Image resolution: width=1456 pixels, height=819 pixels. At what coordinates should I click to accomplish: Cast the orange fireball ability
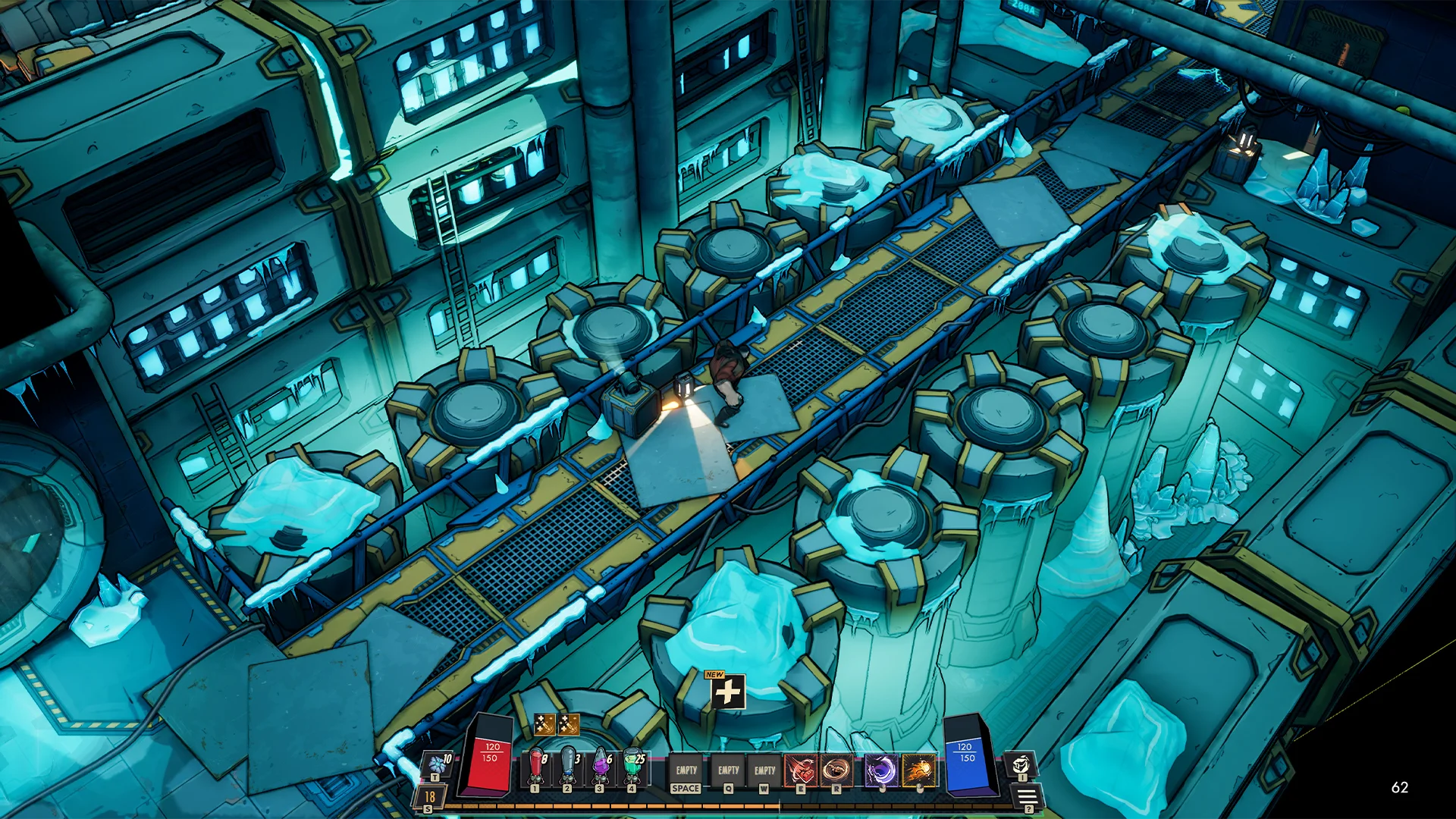click(919, 770)
